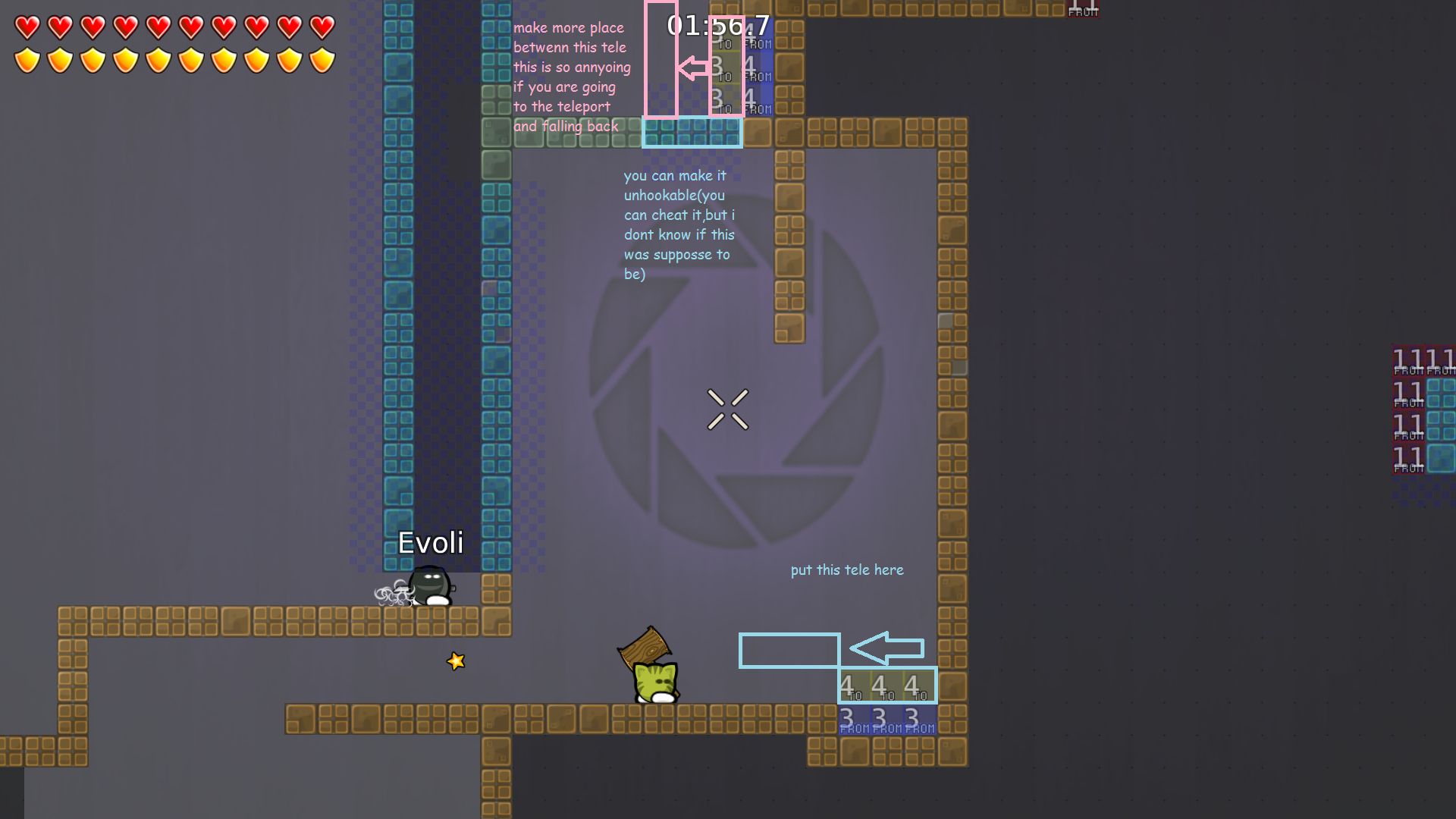The width and height of the screenshot is (1456, 819).
Task: Click the first red heart icon
Action: (x=27, y=27)
